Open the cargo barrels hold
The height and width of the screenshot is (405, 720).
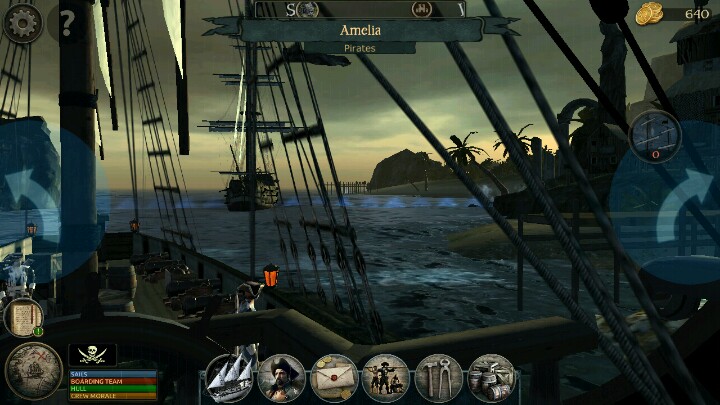pos(491,378)
